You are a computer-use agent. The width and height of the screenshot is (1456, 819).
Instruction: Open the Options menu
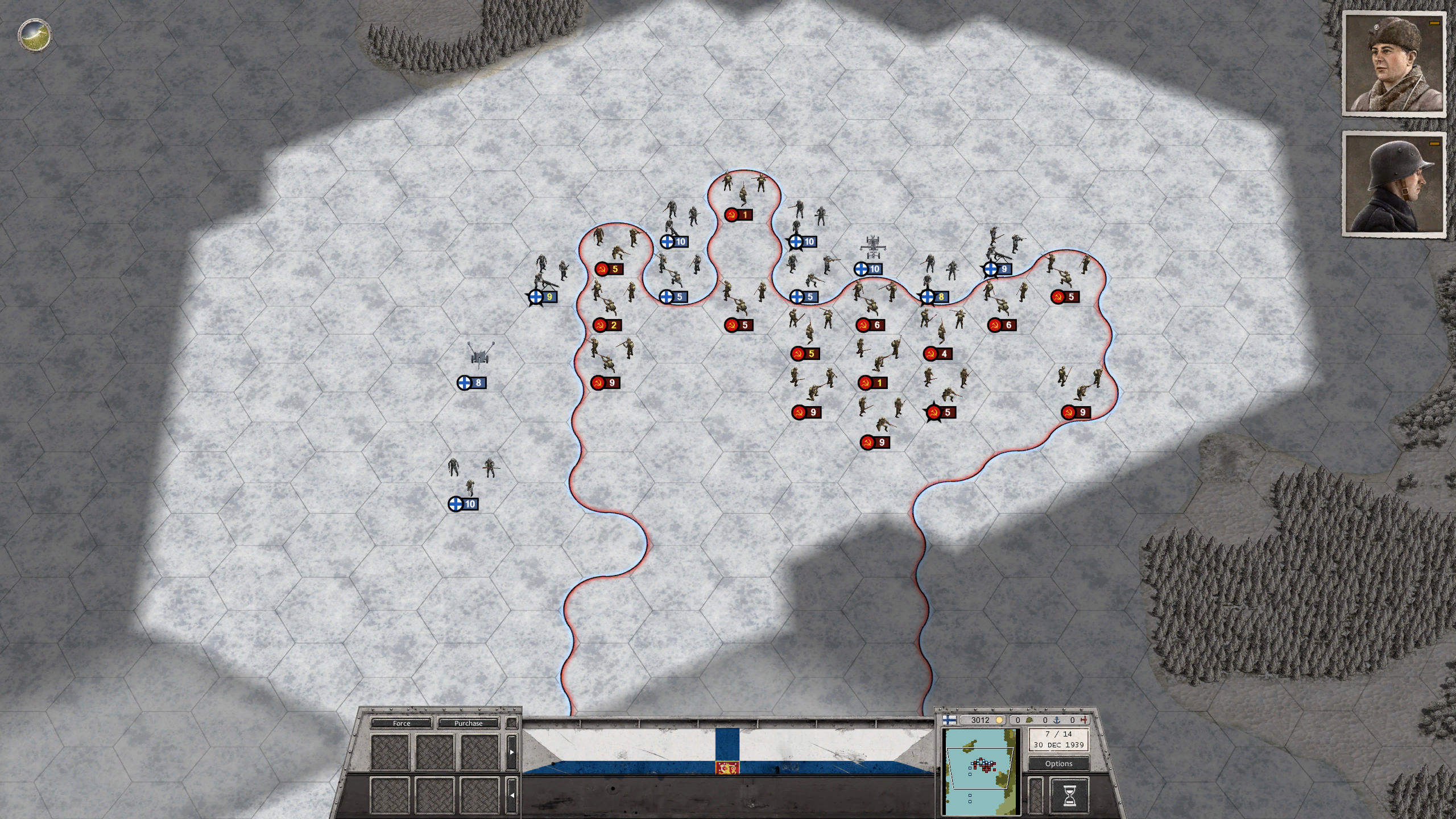(1059, 763)
